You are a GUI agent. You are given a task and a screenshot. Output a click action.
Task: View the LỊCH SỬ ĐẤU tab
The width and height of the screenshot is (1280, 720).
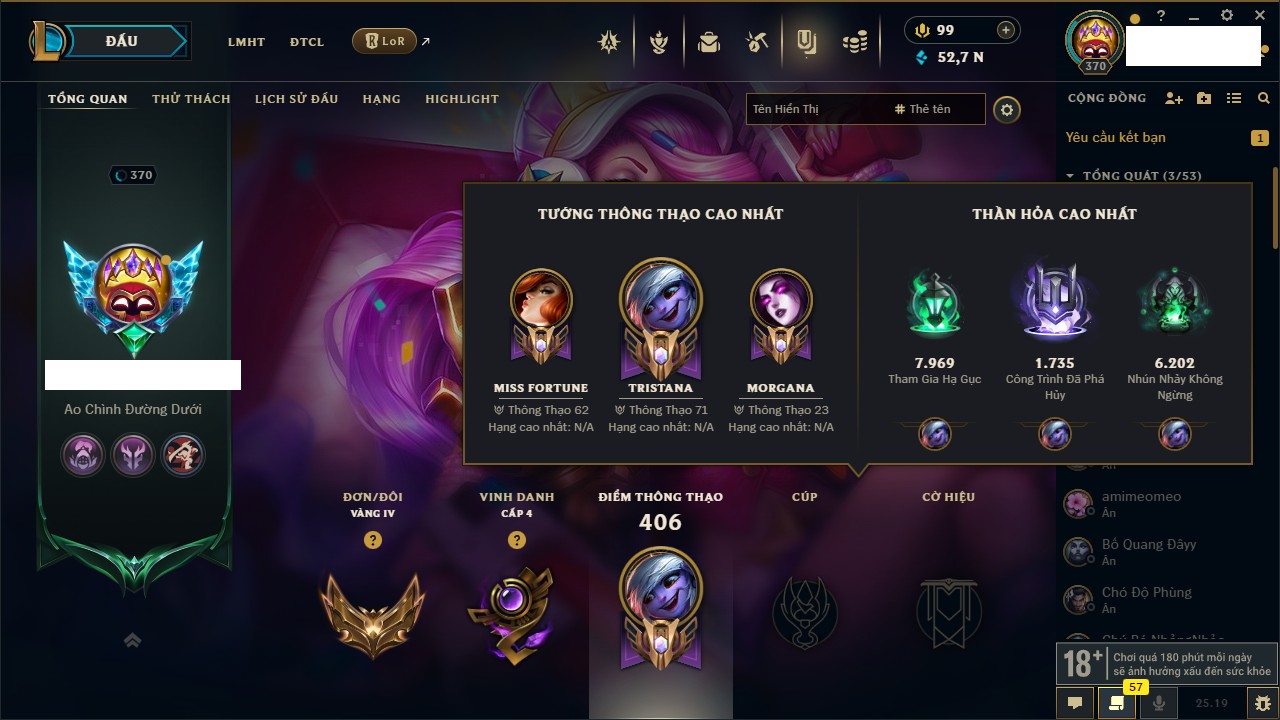pyautogui.click(x=296, y=99)
